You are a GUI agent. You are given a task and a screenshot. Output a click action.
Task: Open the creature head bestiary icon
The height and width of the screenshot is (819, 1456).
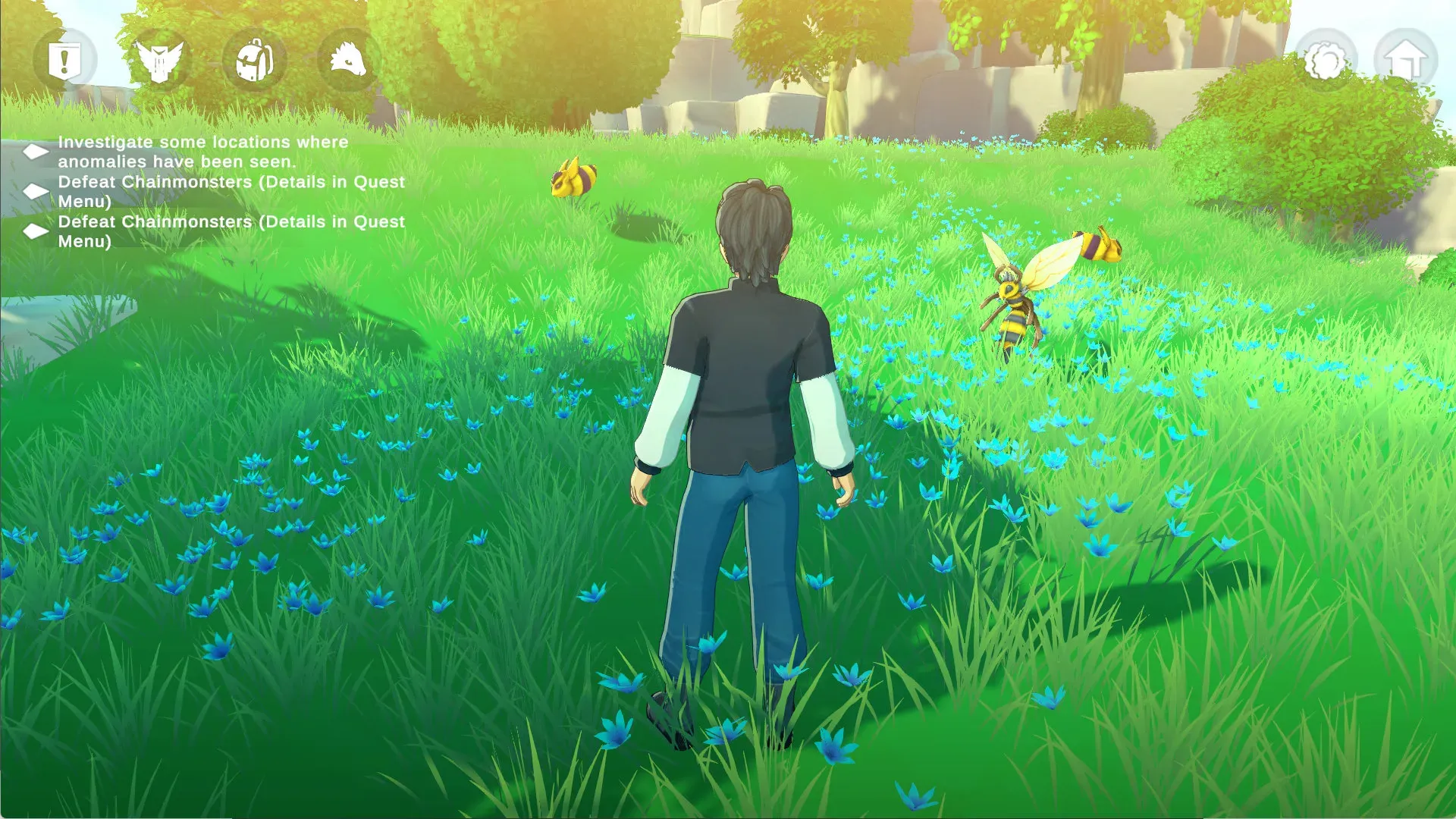349,61
